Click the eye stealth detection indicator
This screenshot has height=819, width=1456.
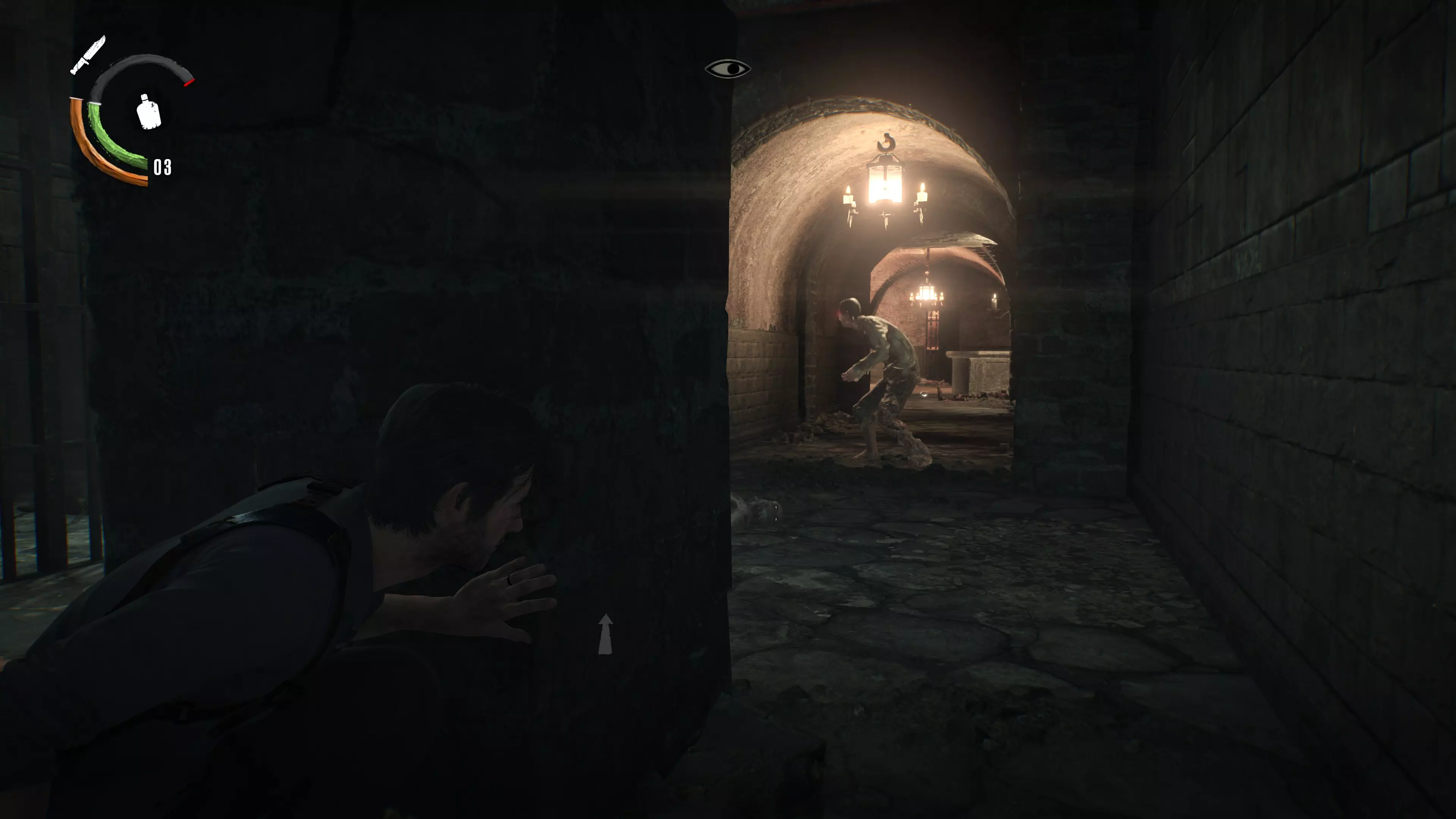[x=728, y=69]
